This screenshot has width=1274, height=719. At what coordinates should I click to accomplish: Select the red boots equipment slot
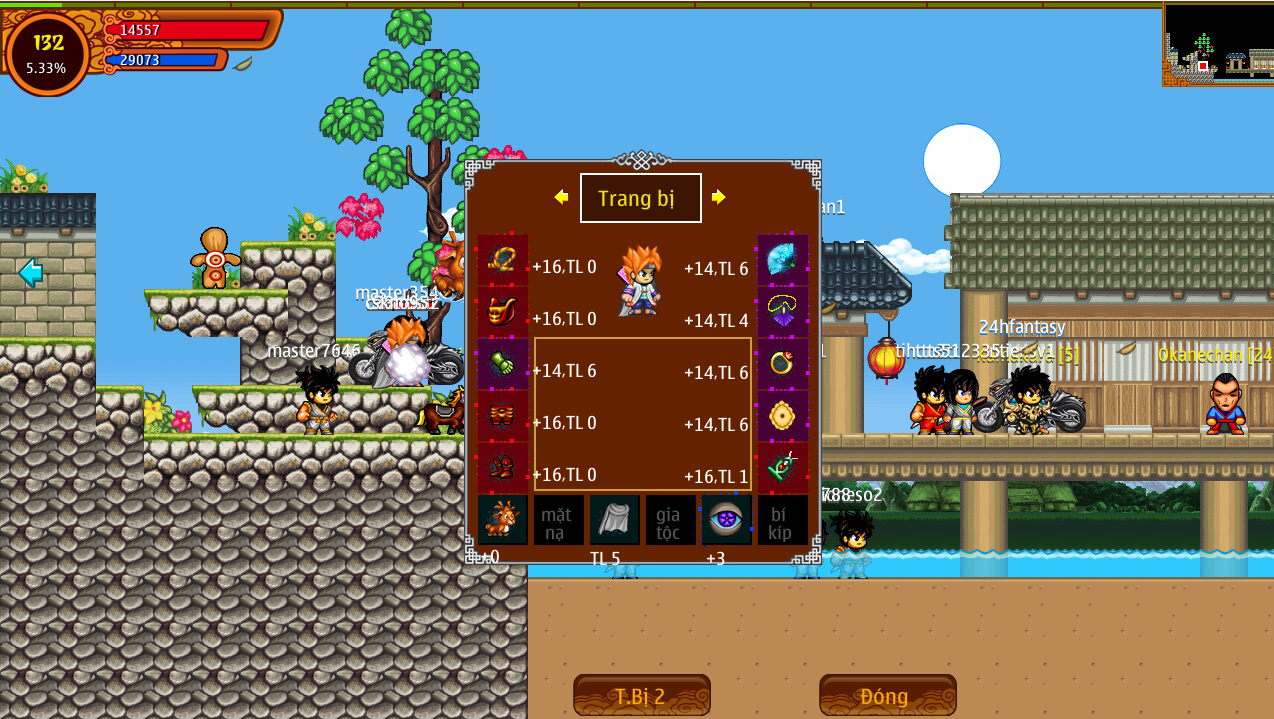502,468
